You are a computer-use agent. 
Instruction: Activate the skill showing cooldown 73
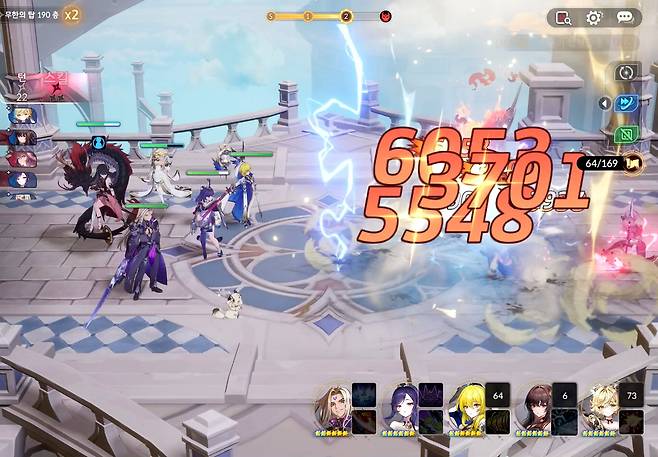point(632,395)
